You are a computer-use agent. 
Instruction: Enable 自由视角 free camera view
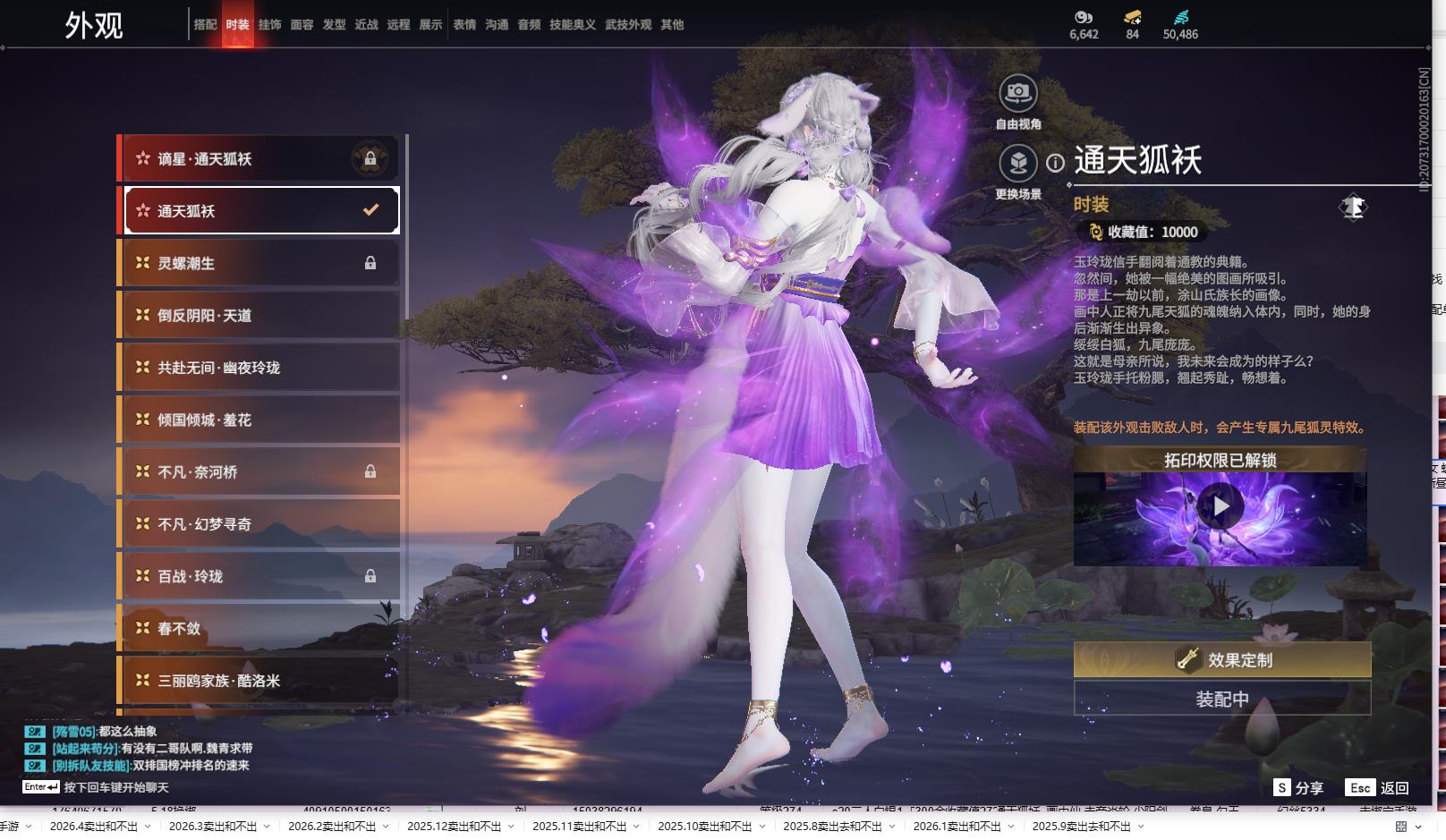tap(1018, 93)
